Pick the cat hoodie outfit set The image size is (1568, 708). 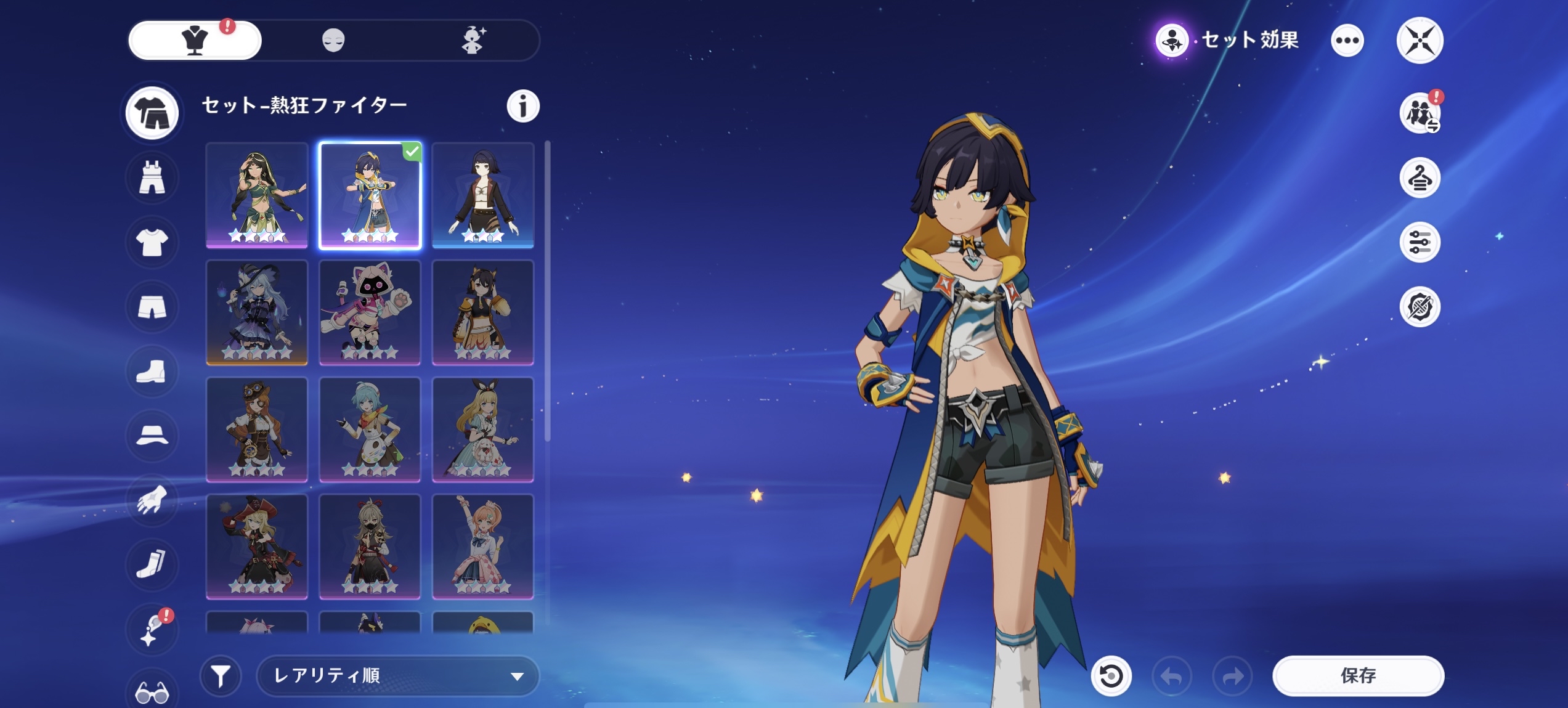[x=370, y=312]
